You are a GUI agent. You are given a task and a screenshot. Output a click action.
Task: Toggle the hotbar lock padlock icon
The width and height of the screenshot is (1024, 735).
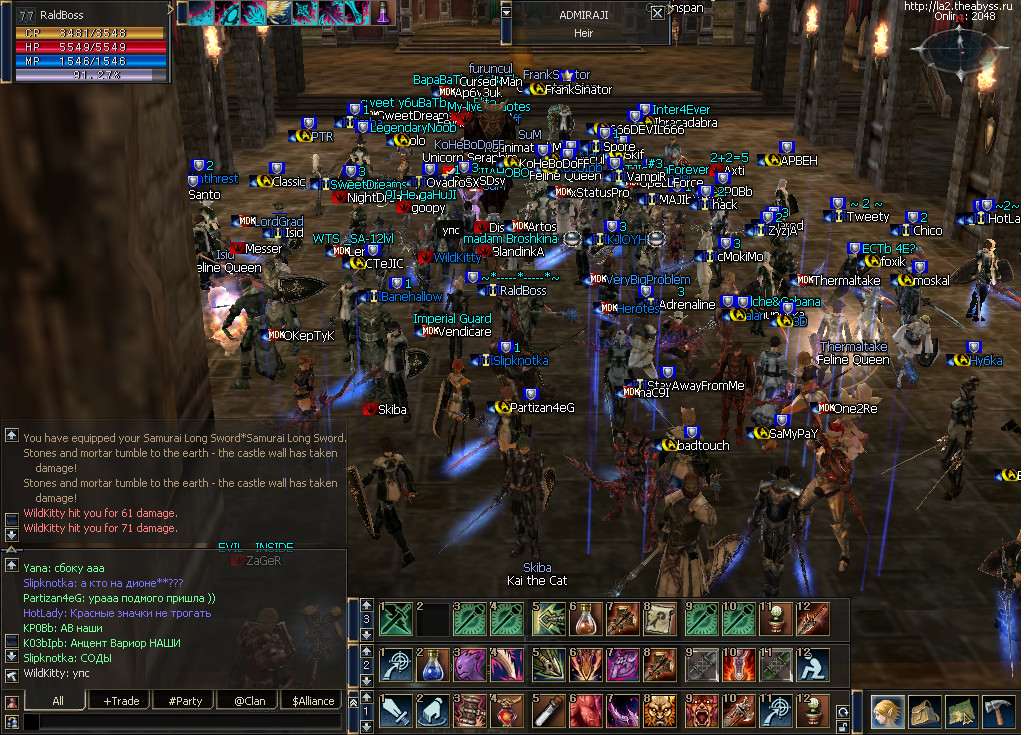click(841, 727)
